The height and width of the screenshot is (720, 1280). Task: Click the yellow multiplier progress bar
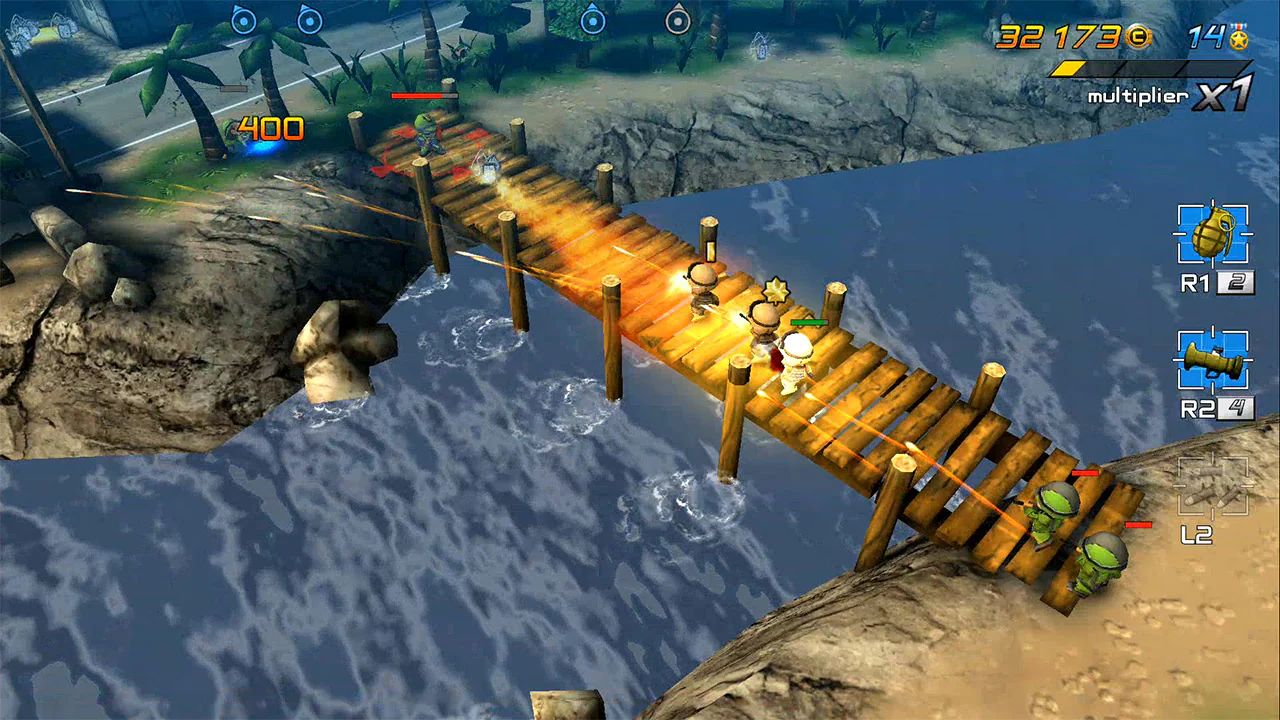[1069, 69]
